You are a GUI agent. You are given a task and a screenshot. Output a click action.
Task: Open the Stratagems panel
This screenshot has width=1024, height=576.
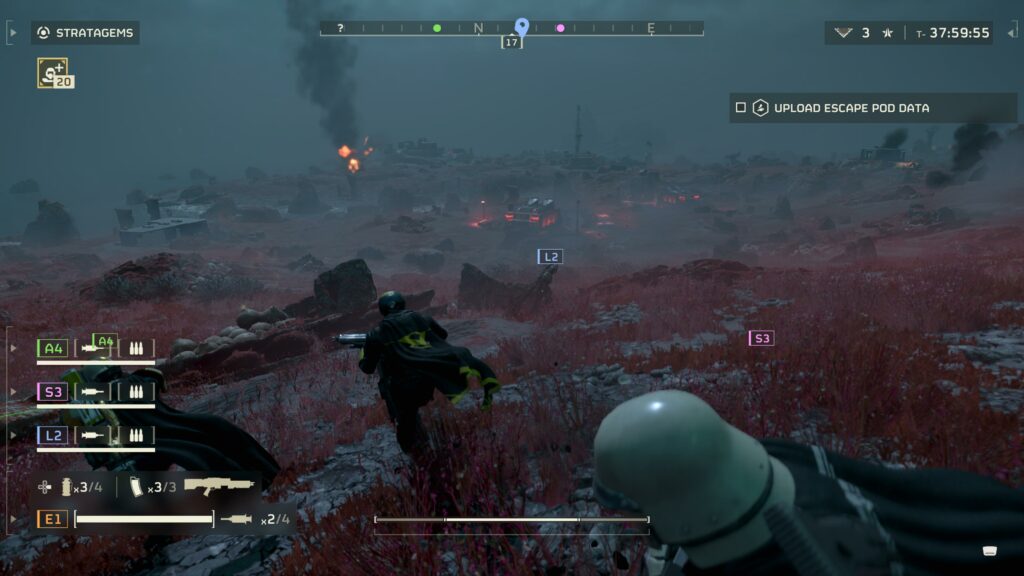(x=85, y=33)
